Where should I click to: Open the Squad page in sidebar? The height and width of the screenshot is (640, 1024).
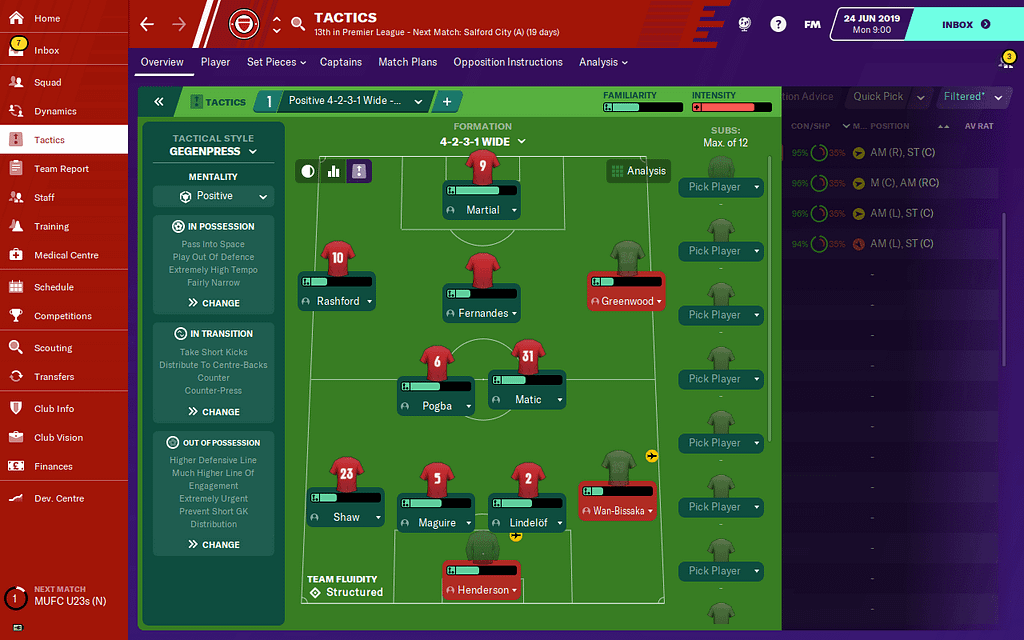coord(48,82)
